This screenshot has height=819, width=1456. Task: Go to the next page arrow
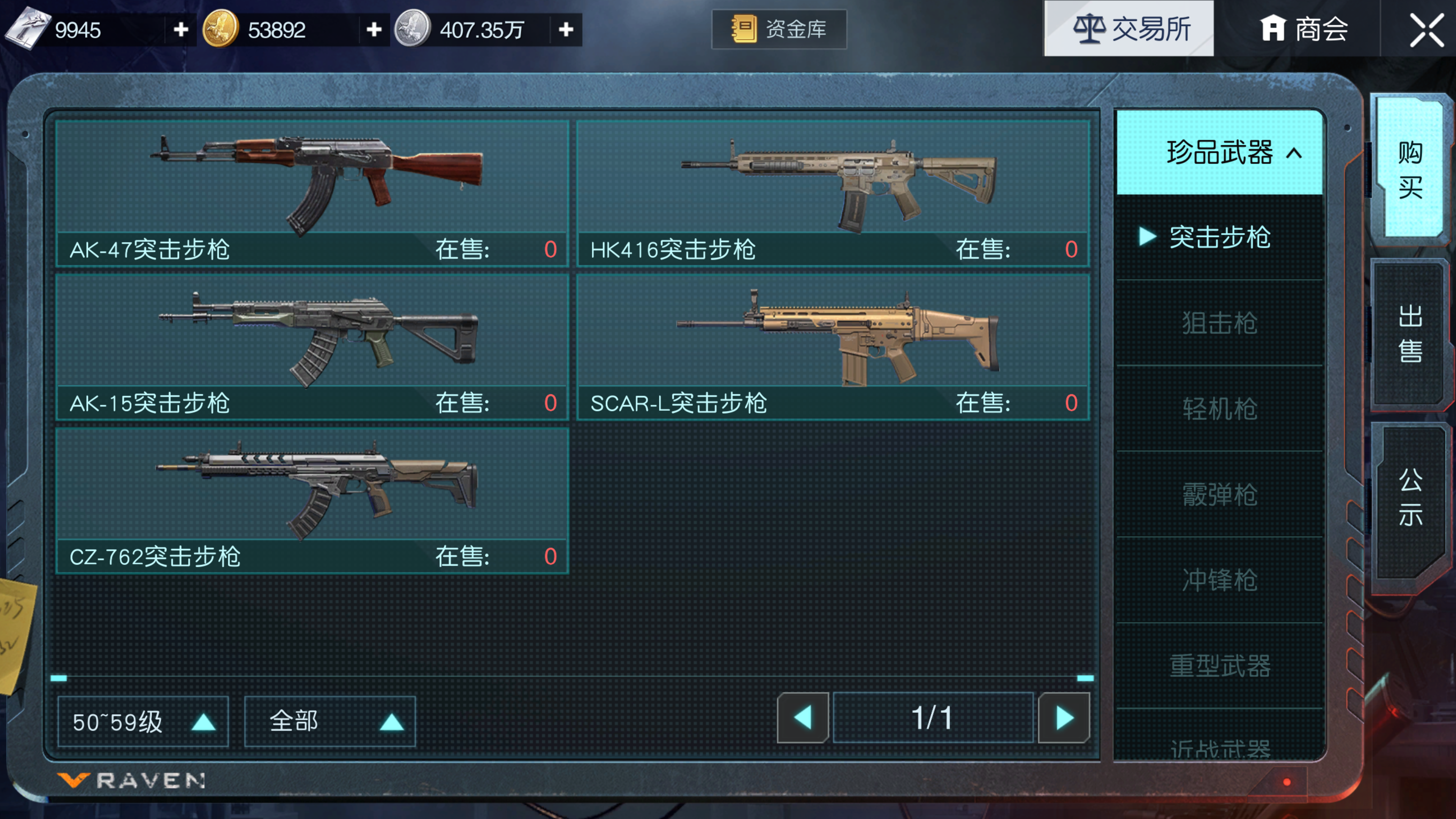click(x=1064, y=718)
